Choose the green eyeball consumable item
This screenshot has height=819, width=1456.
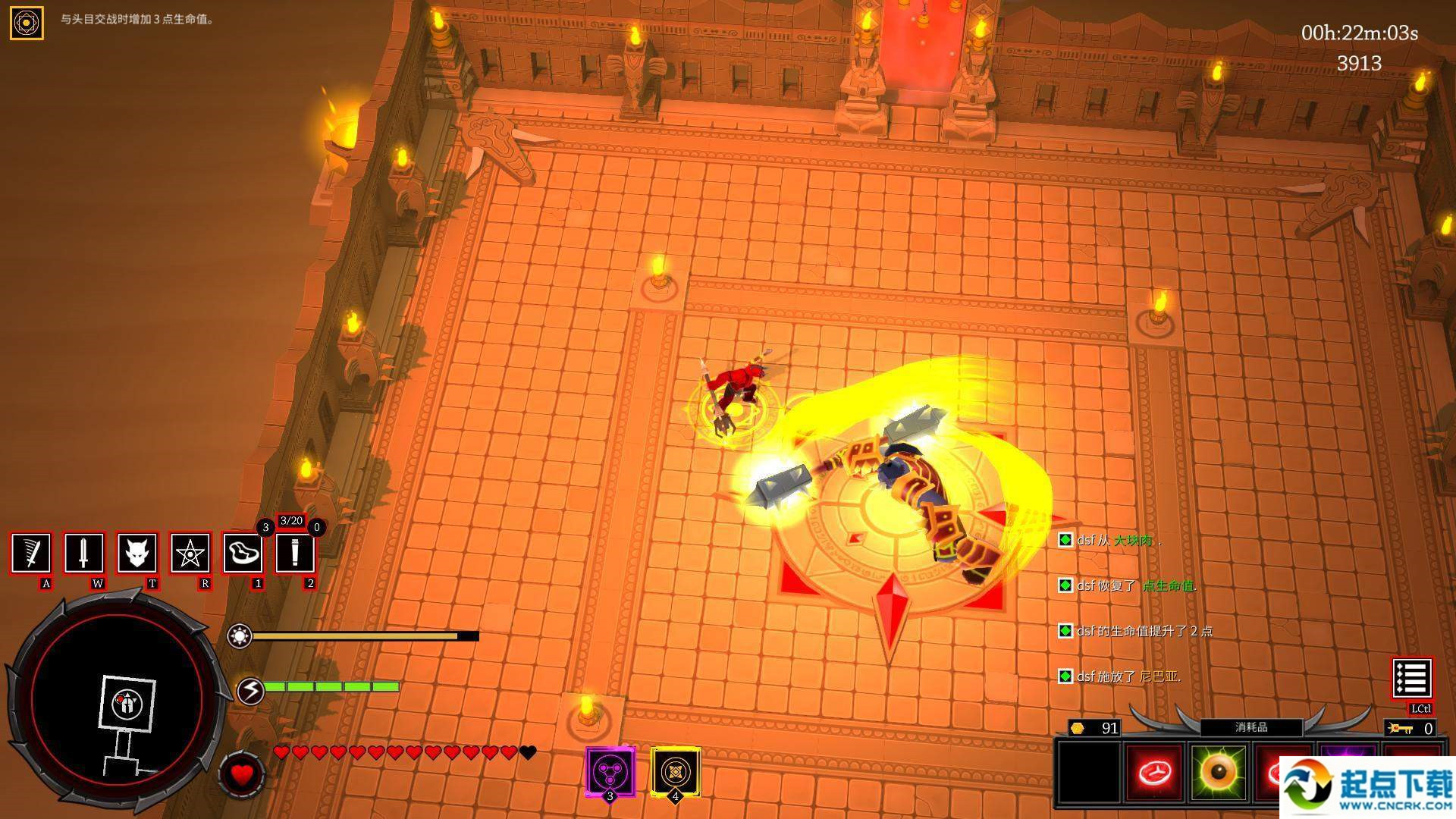1219,773
